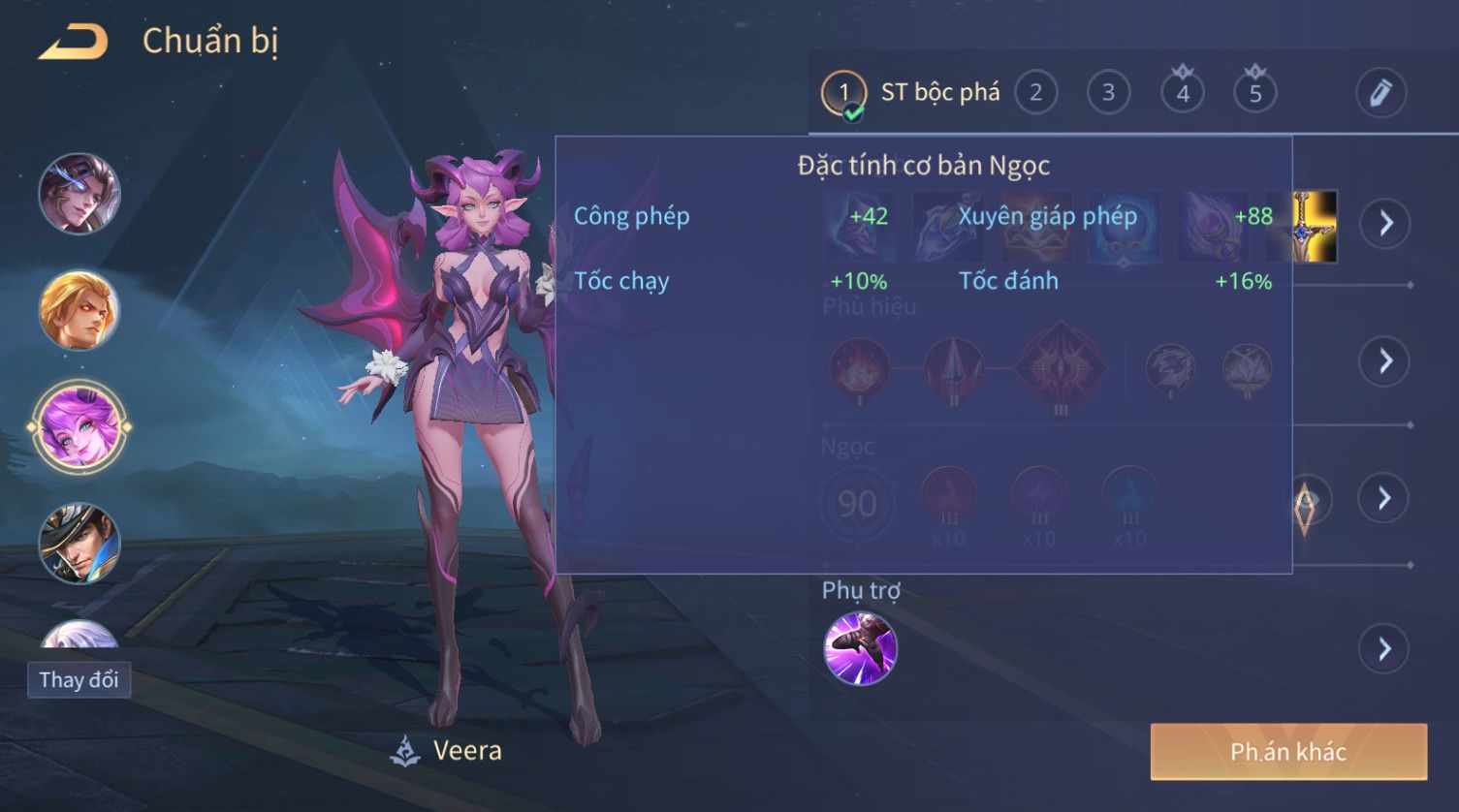
Task: Expand the Phù hiệu section arrow
Action: point(1385,361)
